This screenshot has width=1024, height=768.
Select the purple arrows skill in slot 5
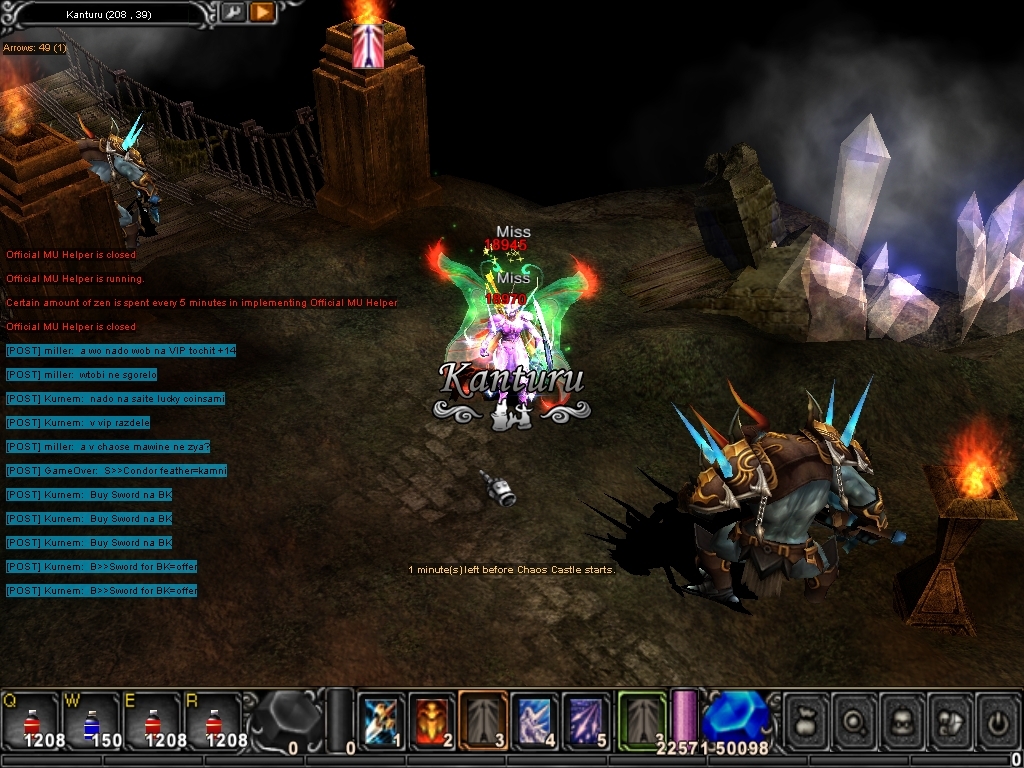pos(586,720)
